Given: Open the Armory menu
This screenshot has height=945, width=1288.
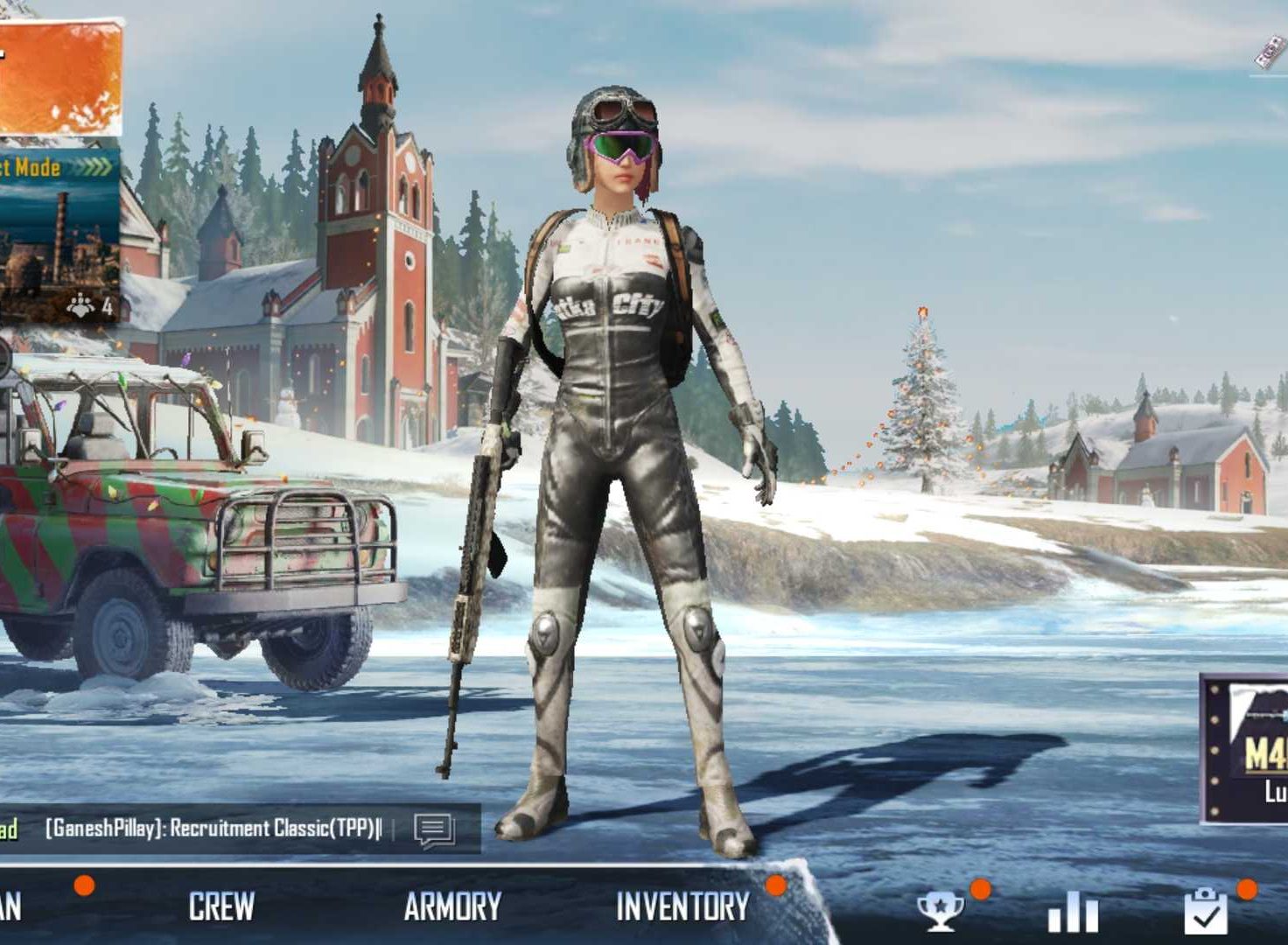Looking at the screenshot, I should coord(452,906).
